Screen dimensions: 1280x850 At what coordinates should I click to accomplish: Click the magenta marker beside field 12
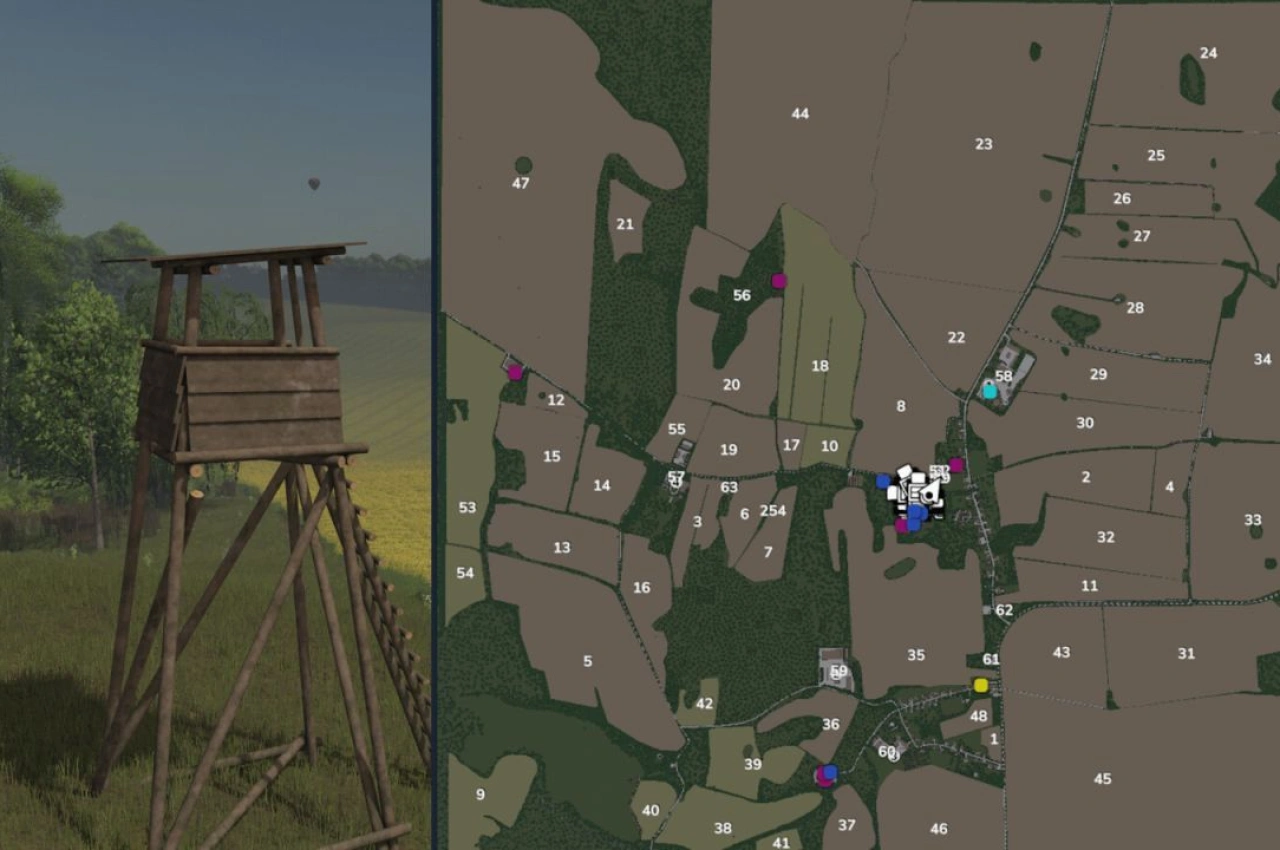tap(515, 372)
